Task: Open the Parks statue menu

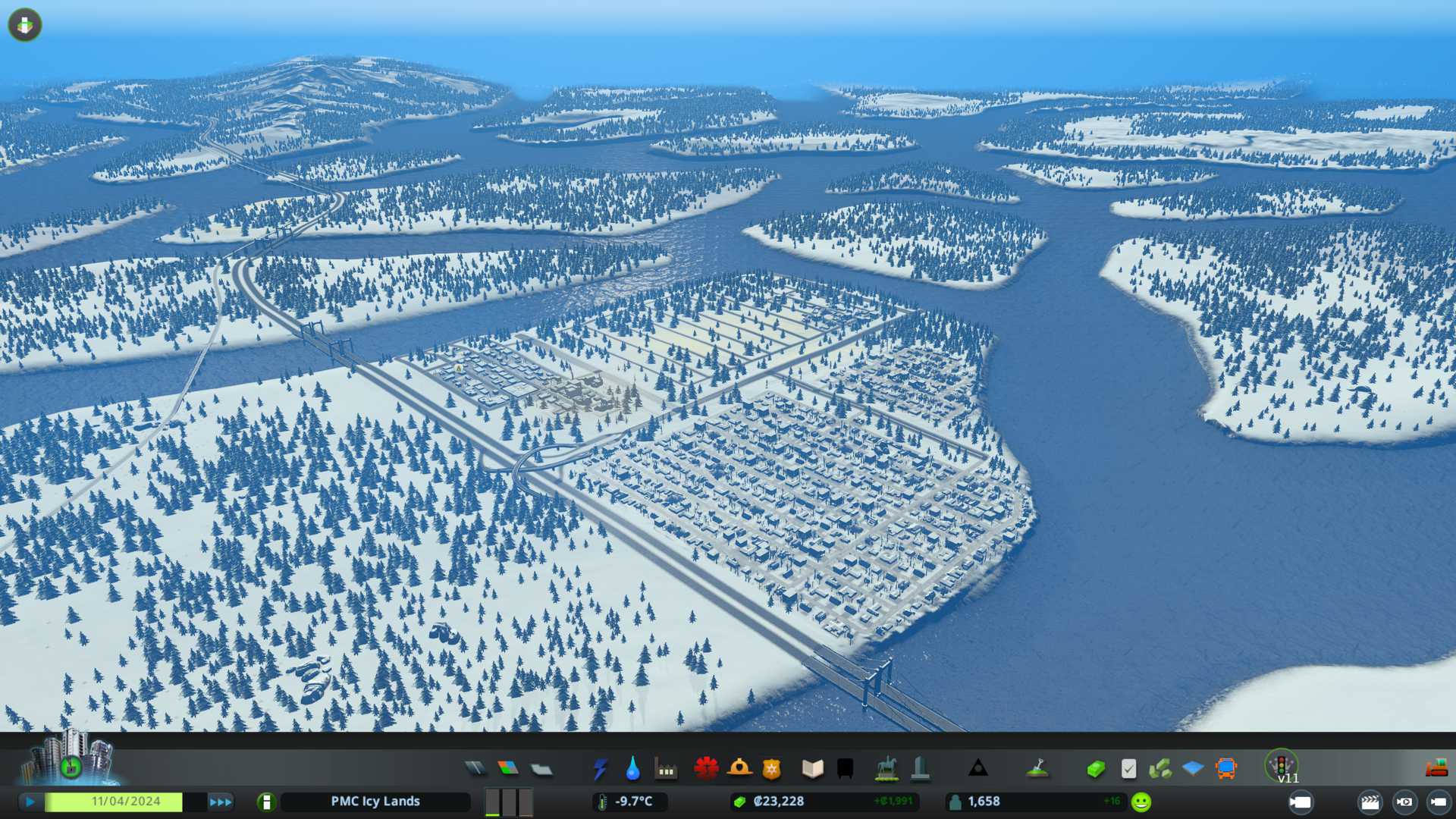Action: pos(886,769)
